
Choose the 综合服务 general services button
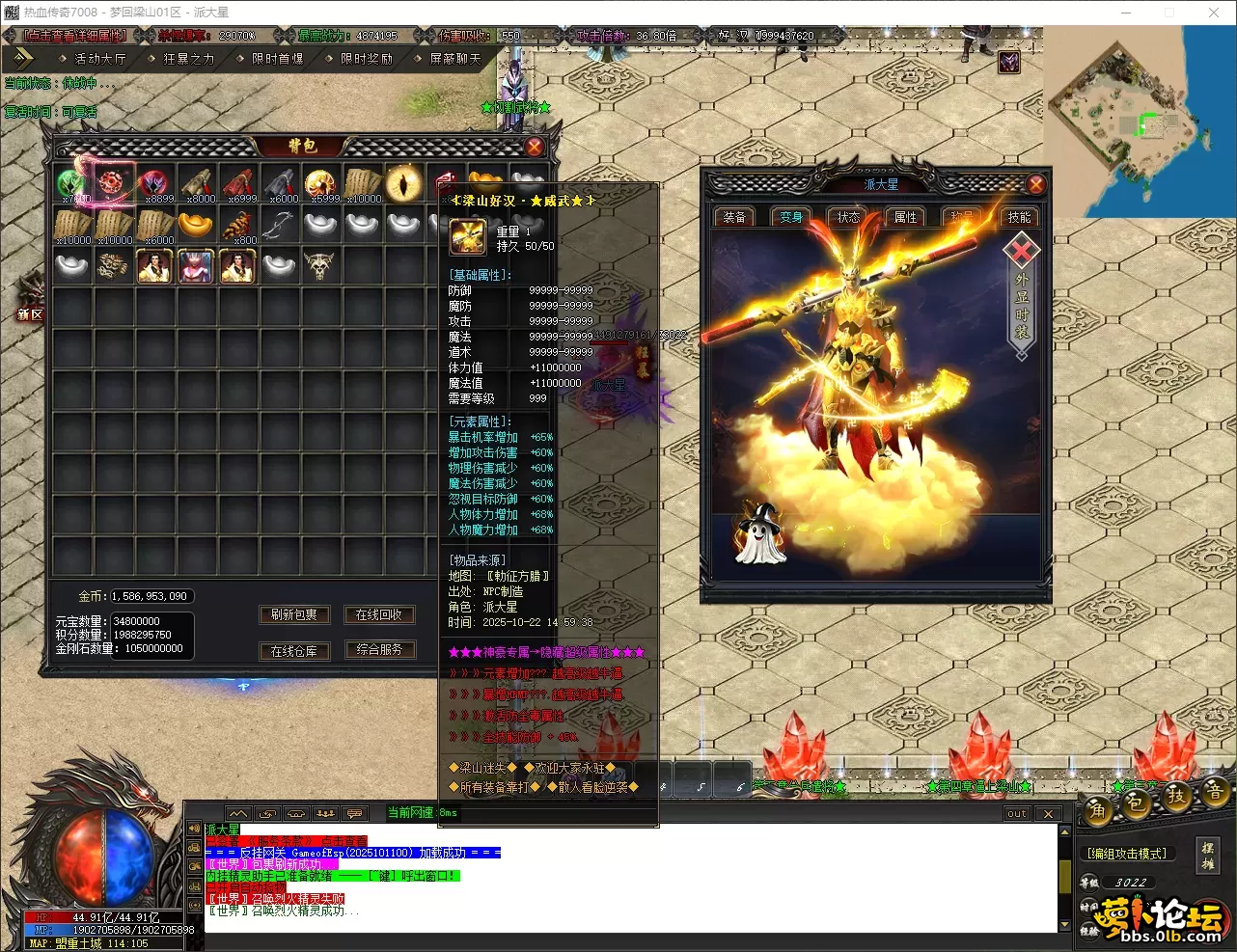[379, 649]
